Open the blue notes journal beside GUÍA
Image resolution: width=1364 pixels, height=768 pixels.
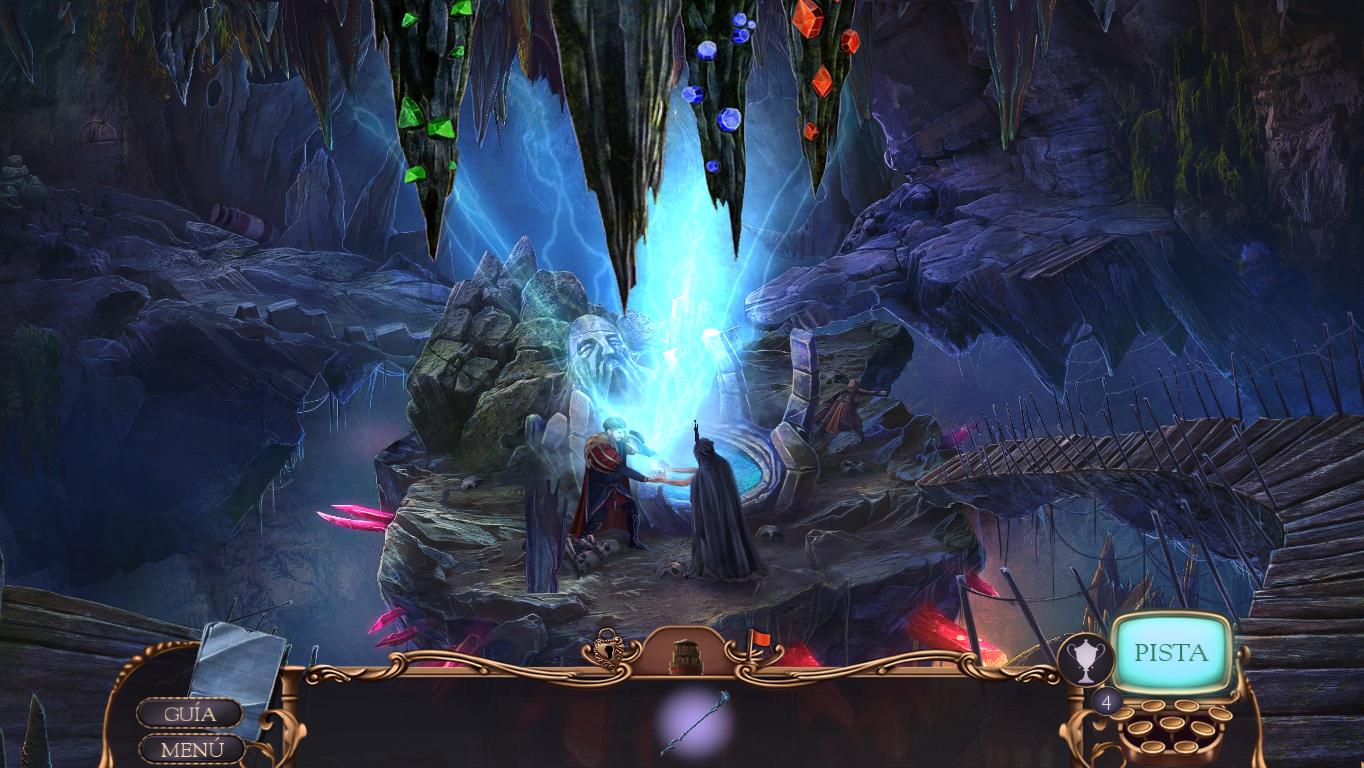tap(237, 665)
